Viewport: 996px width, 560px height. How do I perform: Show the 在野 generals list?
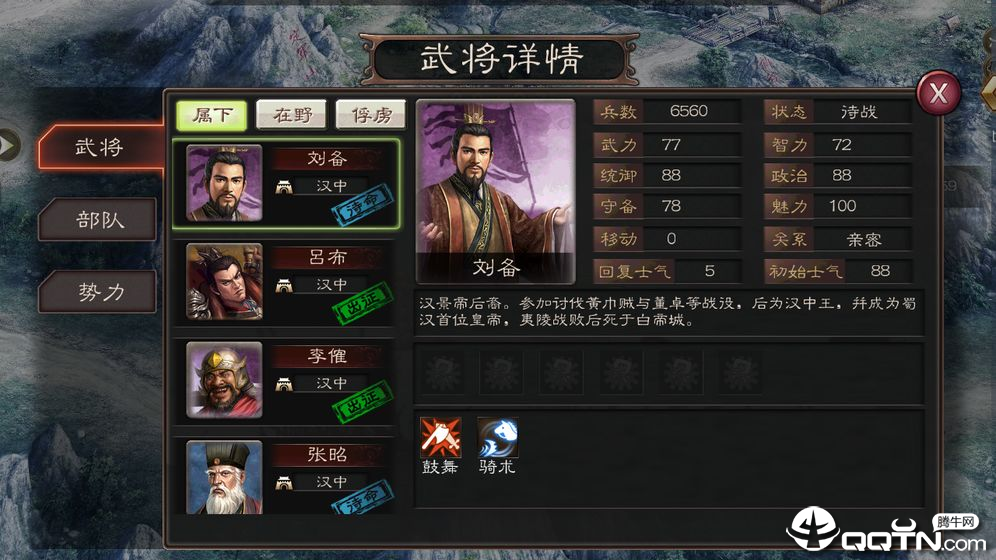tap(291, 115)
